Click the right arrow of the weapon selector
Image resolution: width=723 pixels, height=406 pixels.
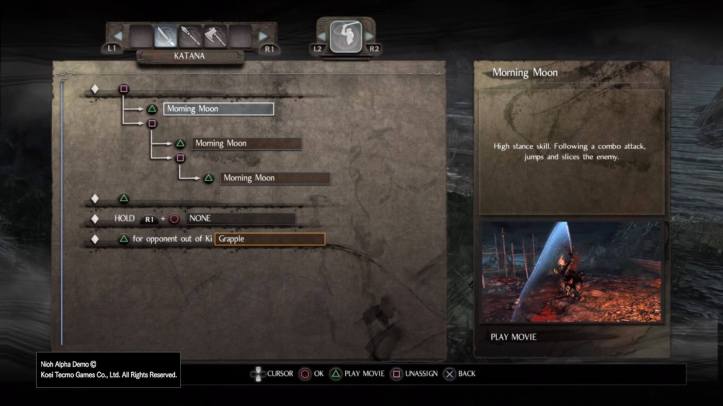click(265, 36)
